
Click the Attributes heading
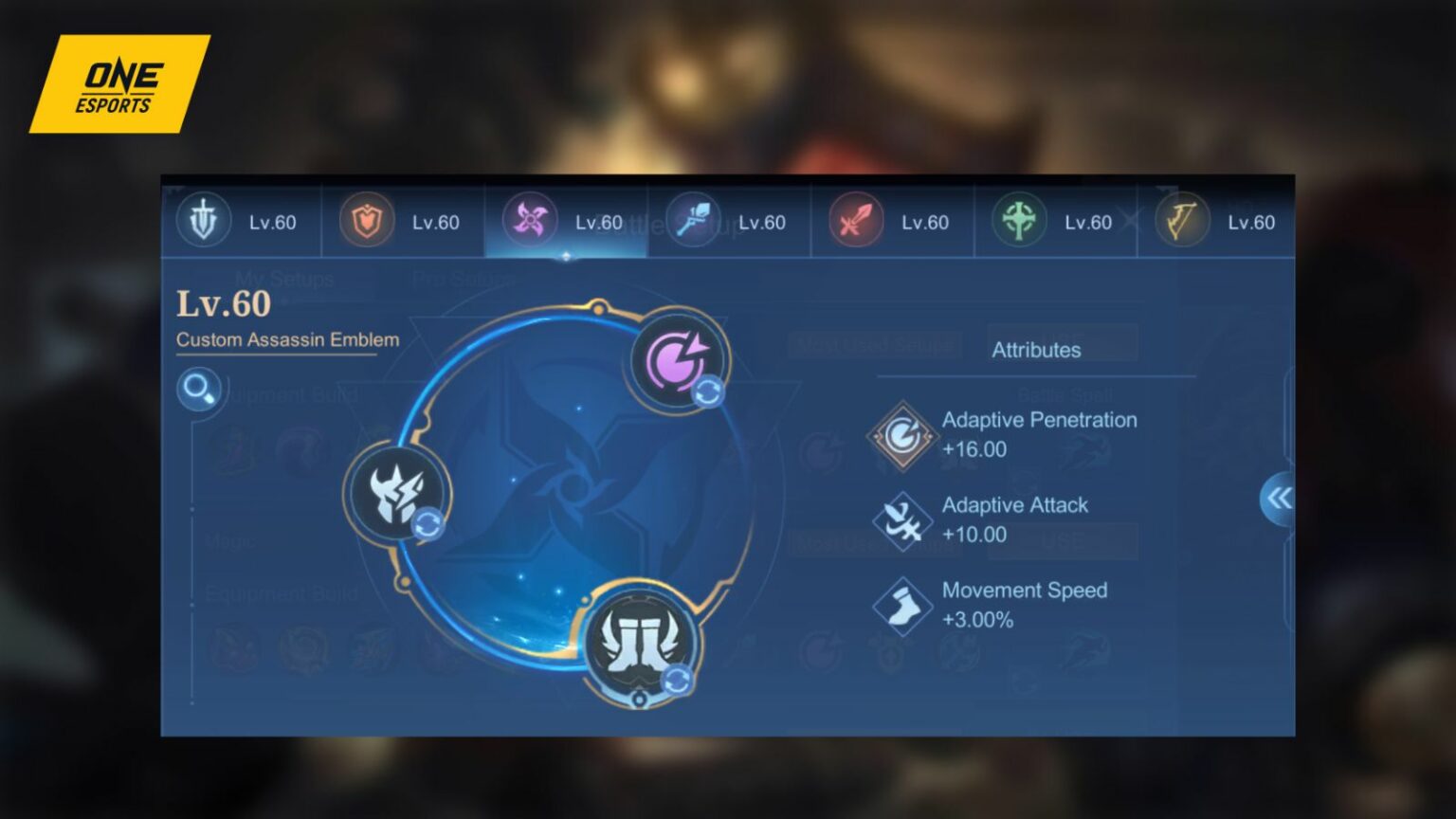tap(1034, 349)
